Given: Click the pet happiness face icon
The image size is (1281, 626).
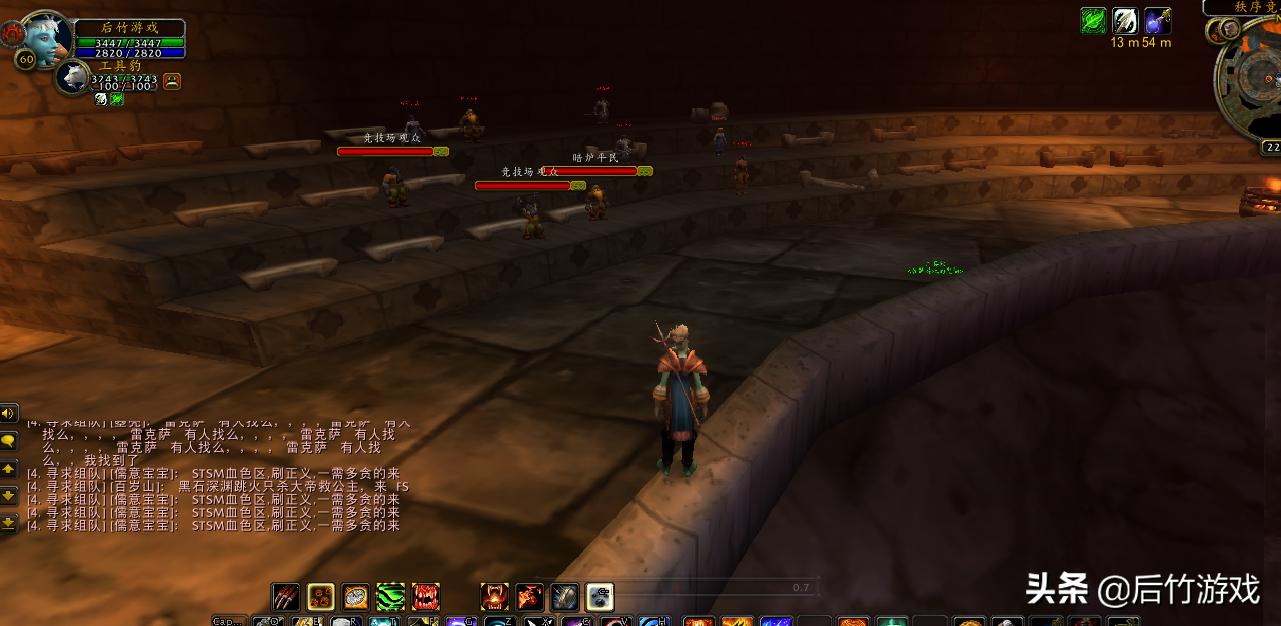Looking at the screenshot, I should point(172,82).
